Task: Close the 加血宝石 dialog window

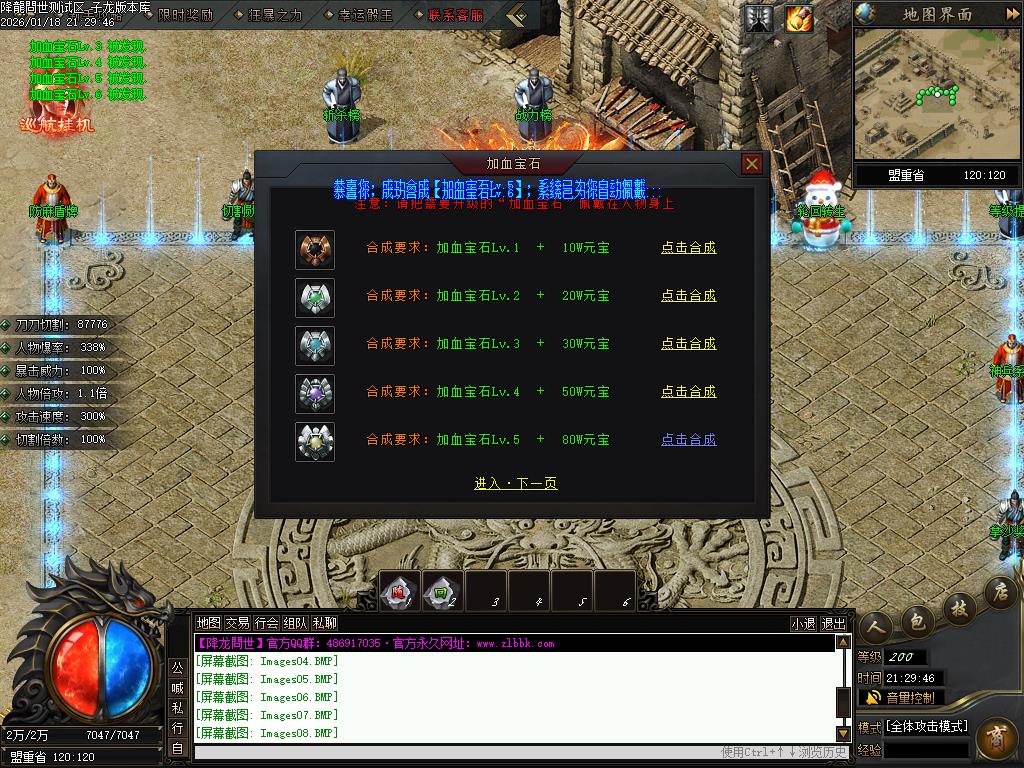Action: click(752, 164)
